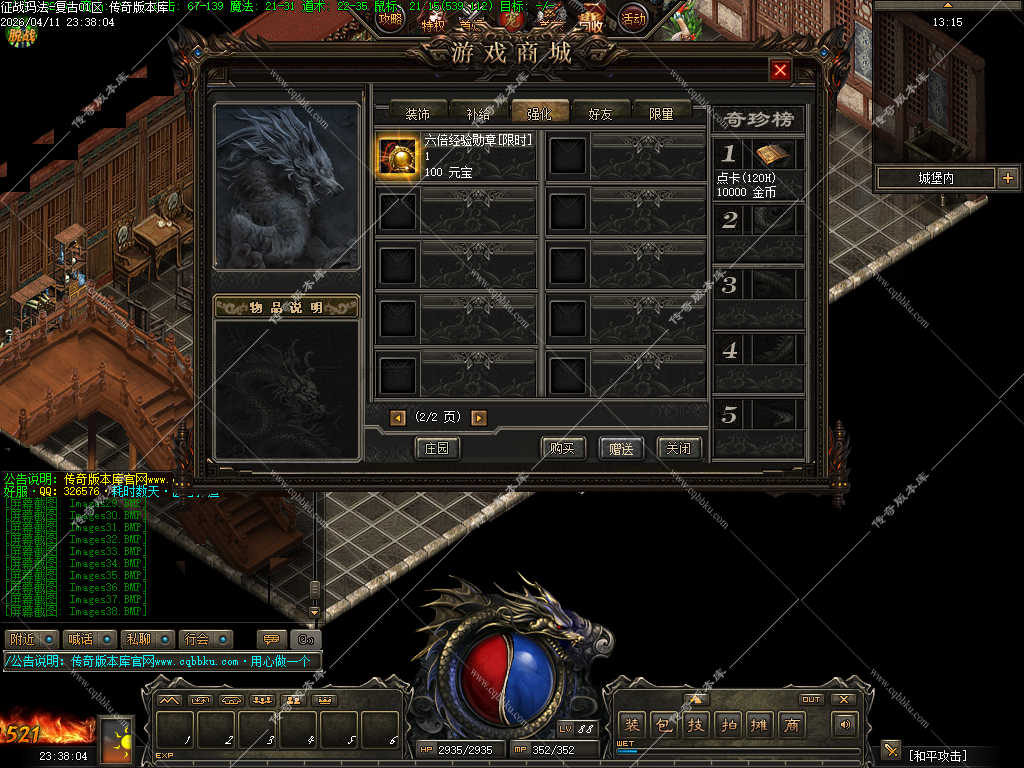Show the 好友 shop tab
This screenshot has height=768, width=1024.
(x=600, y=113)
